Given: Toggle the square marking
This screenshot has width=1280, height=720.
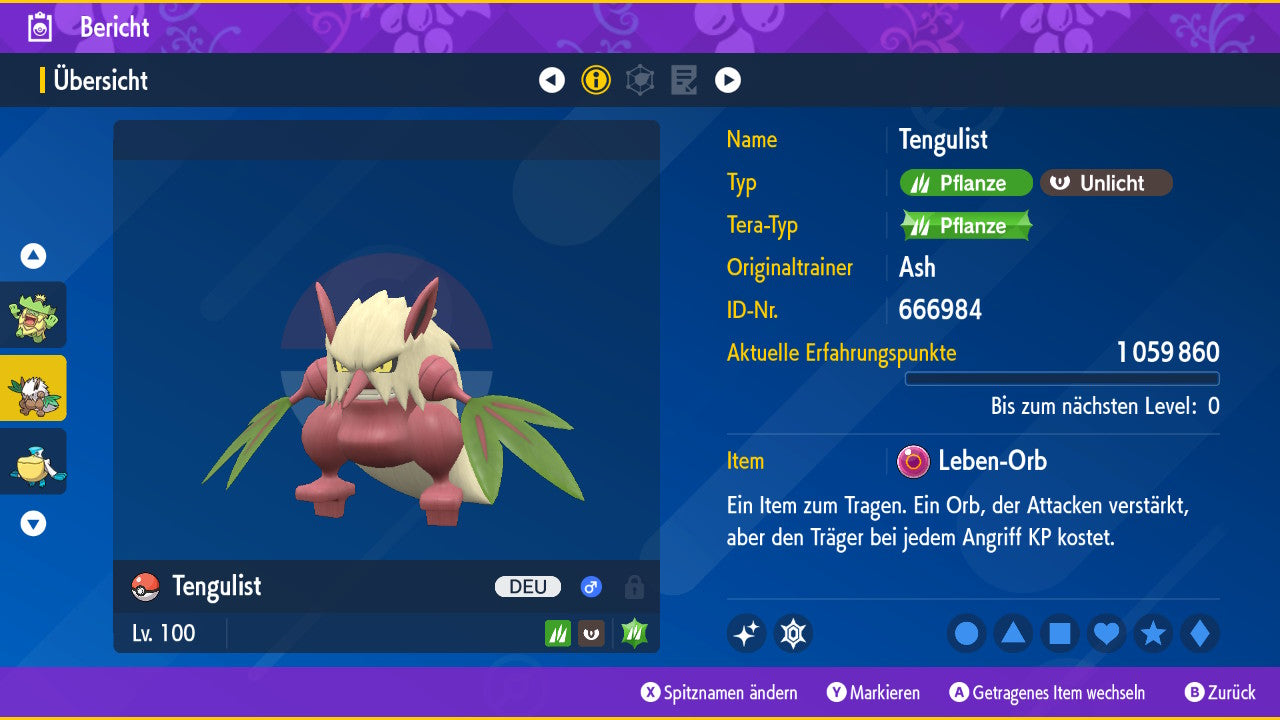Looking at the screenshot, I should (1059, 633).
